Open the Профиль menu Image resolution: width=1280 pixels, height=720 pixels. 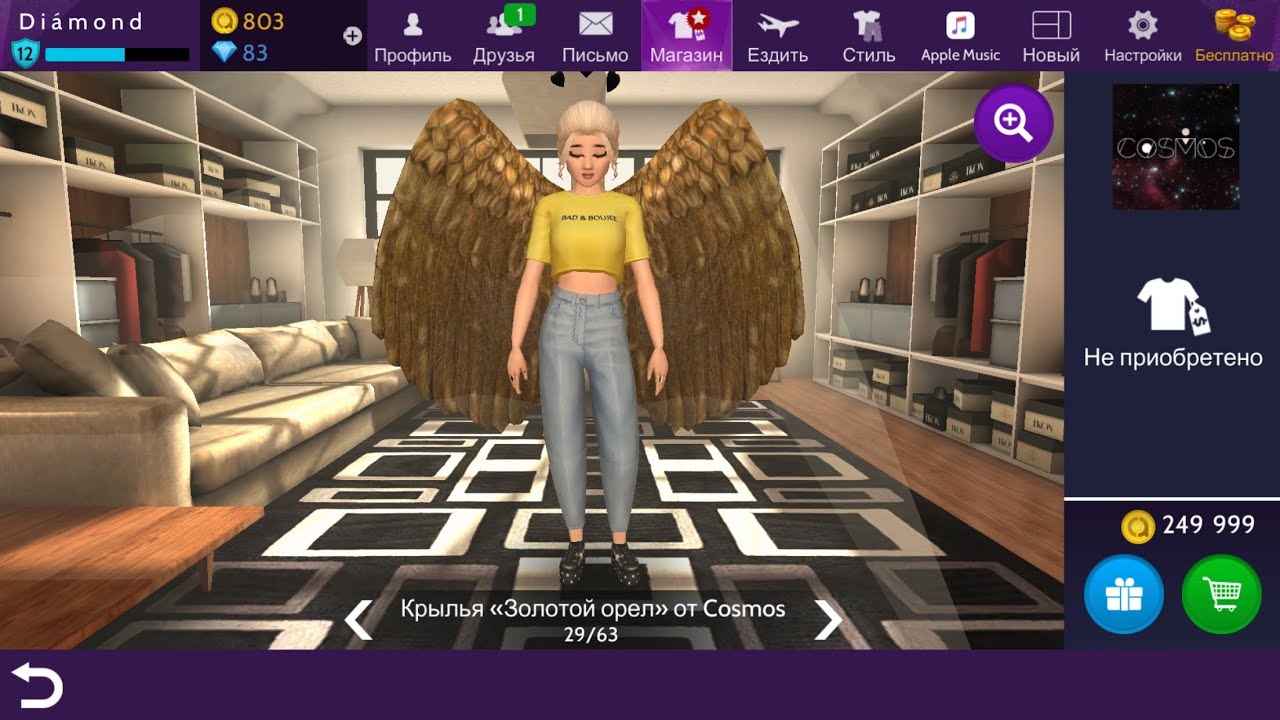coord(412,36)
